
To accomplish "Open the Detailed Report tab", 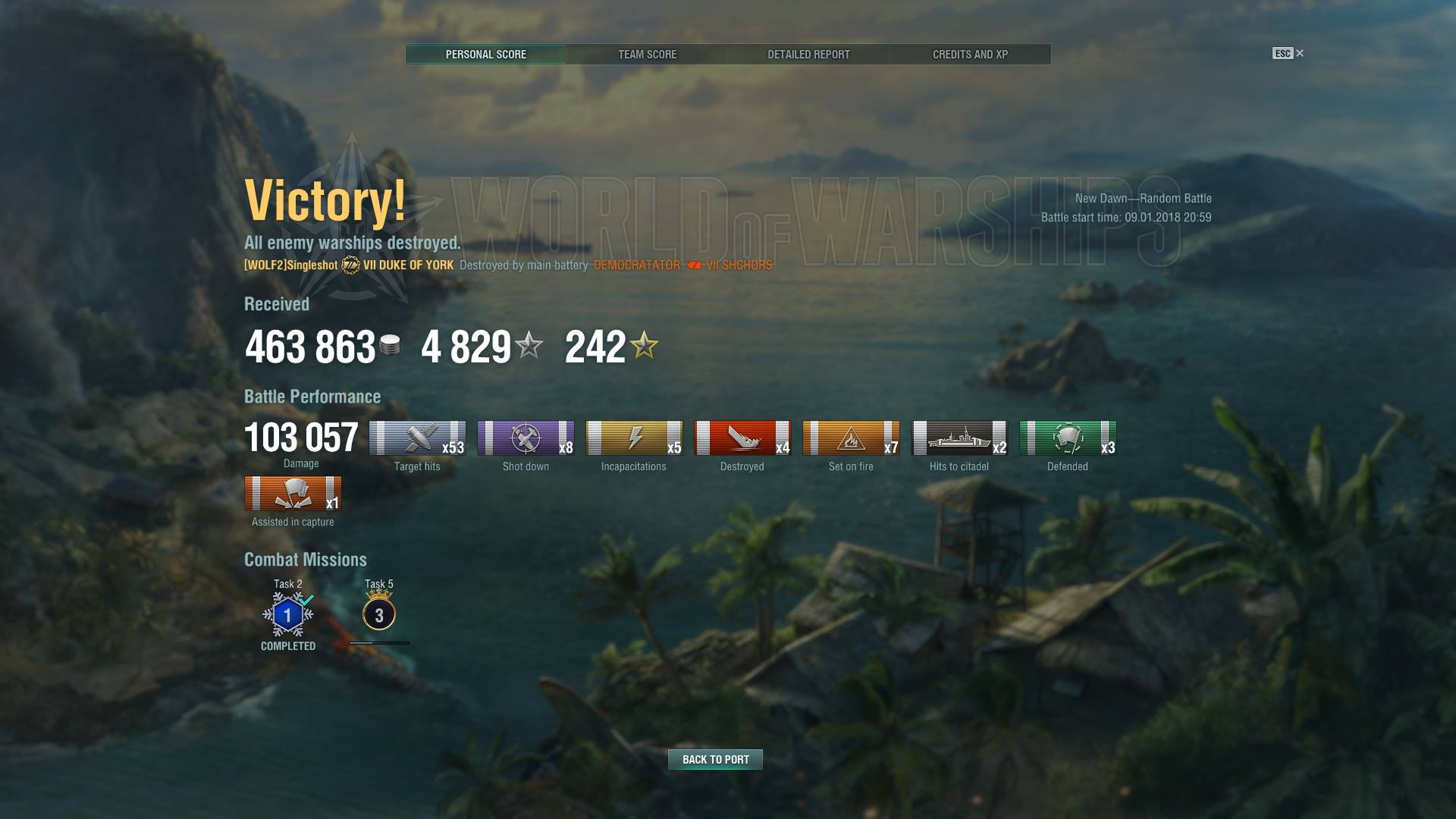I will (808, 55).
